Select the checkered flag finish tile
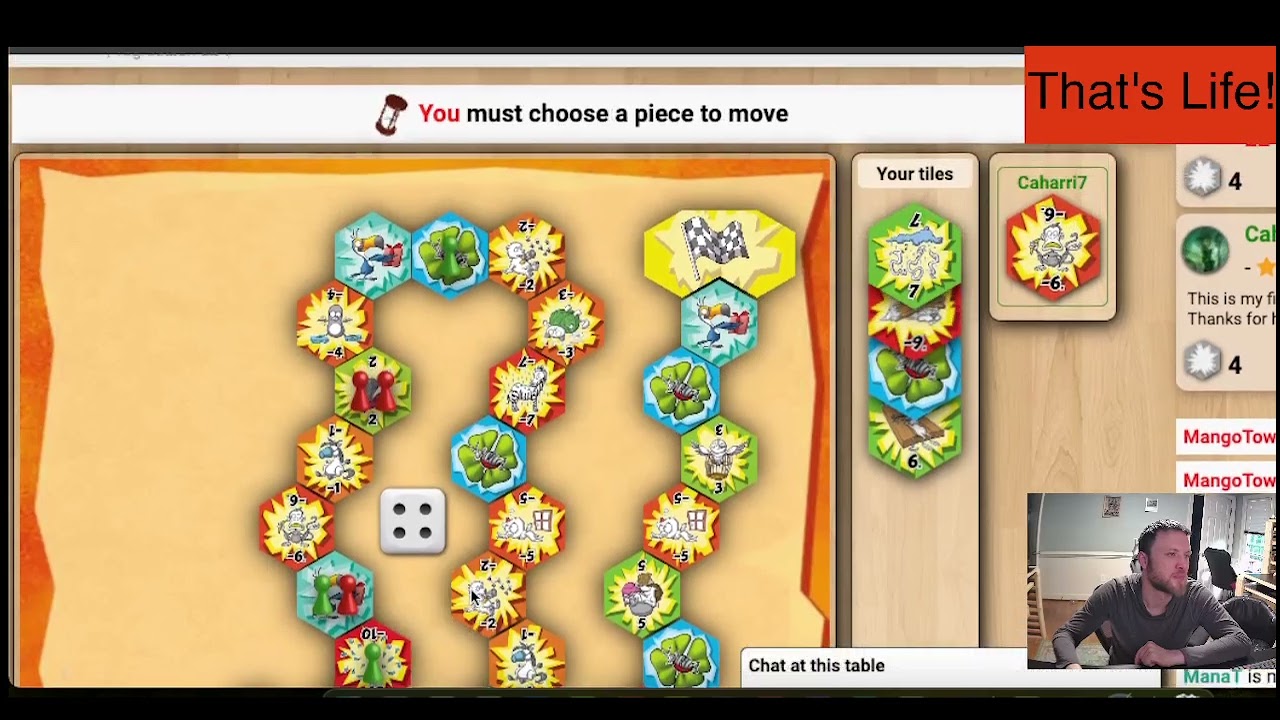Viewport: 1280px width, 720px height. click(x=719, y=247)
